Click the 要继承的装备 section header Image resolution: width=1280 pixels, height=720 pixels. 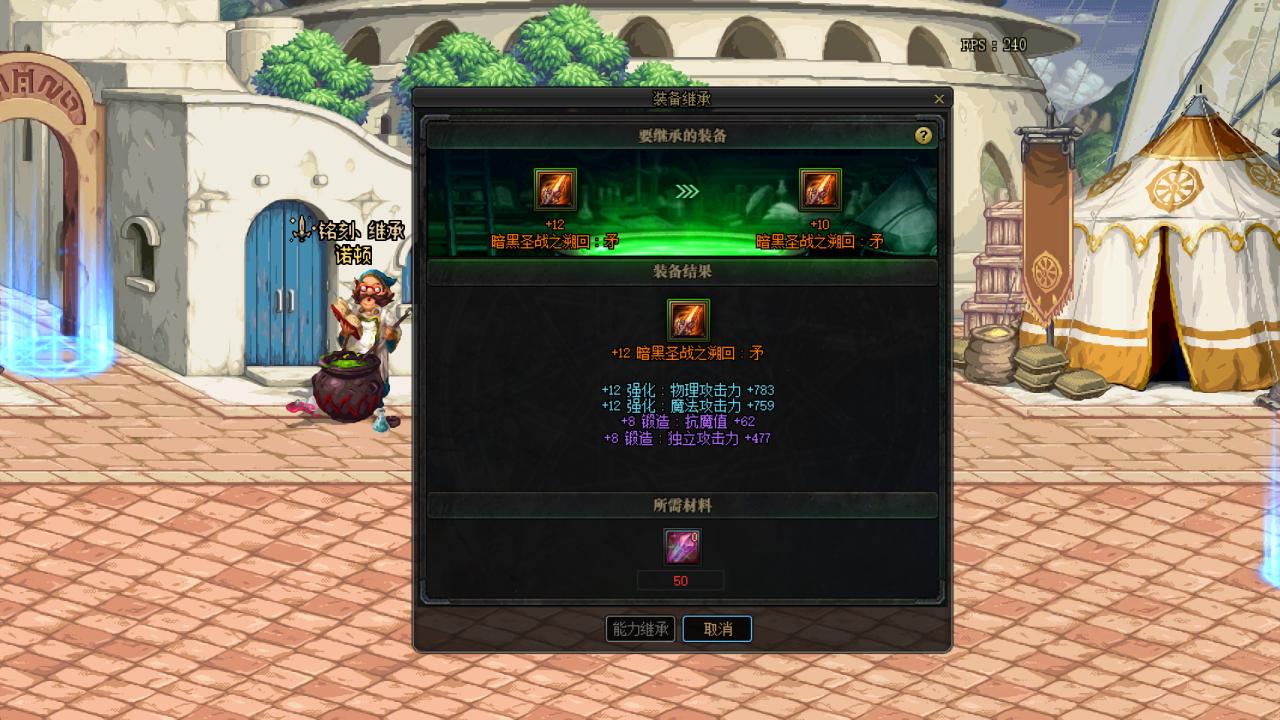point(683,135)
